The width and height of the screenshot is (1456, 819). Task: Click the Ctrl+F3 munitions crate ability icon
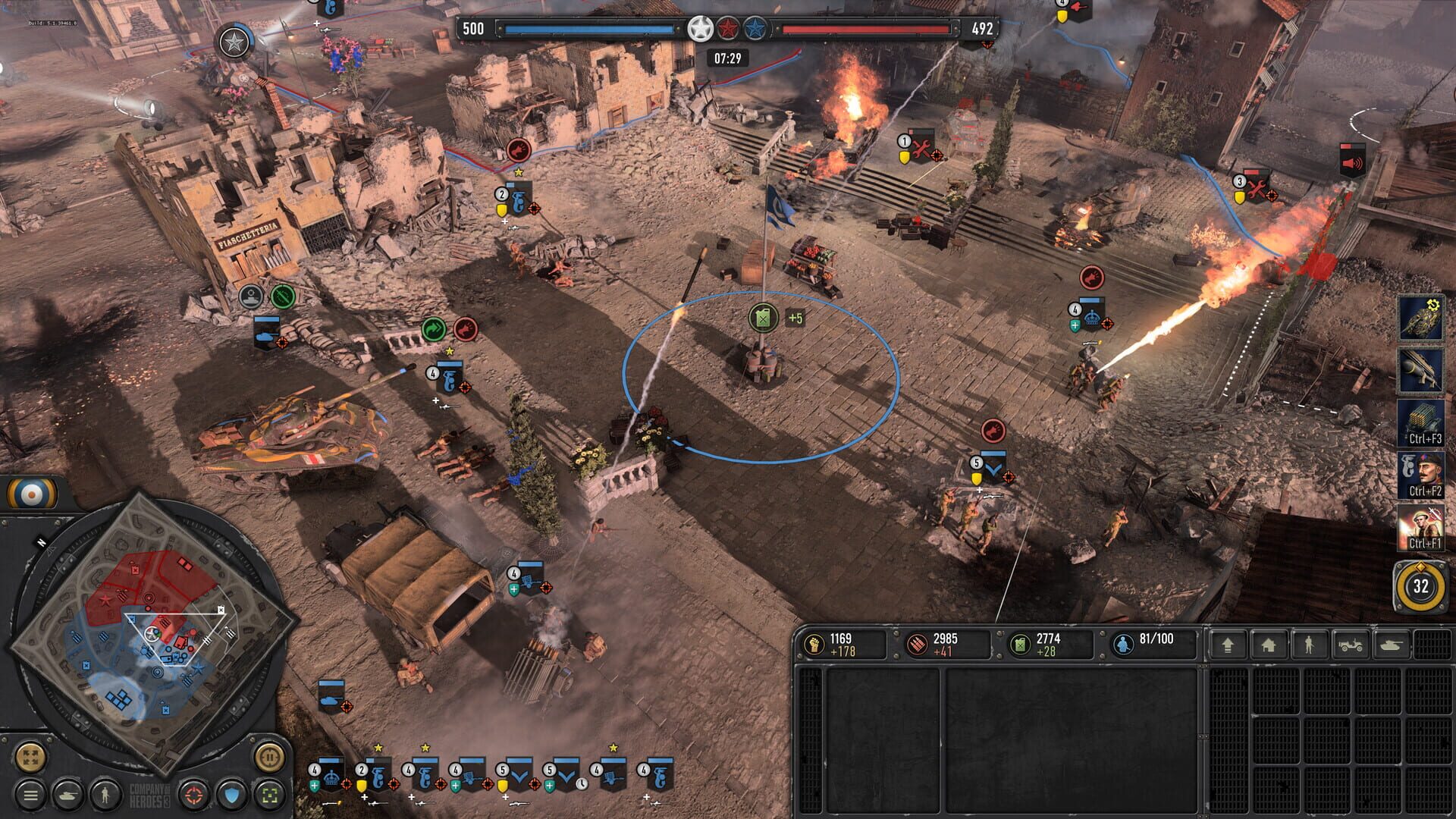pyautogui.click(x=1422, y=421)
